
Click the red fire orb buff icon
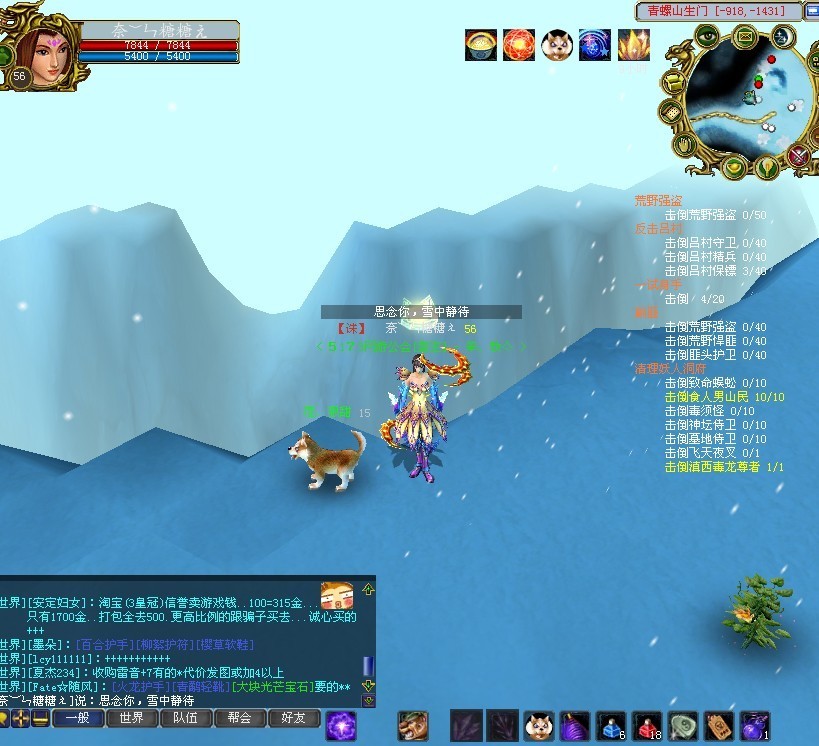click(519, 45)
